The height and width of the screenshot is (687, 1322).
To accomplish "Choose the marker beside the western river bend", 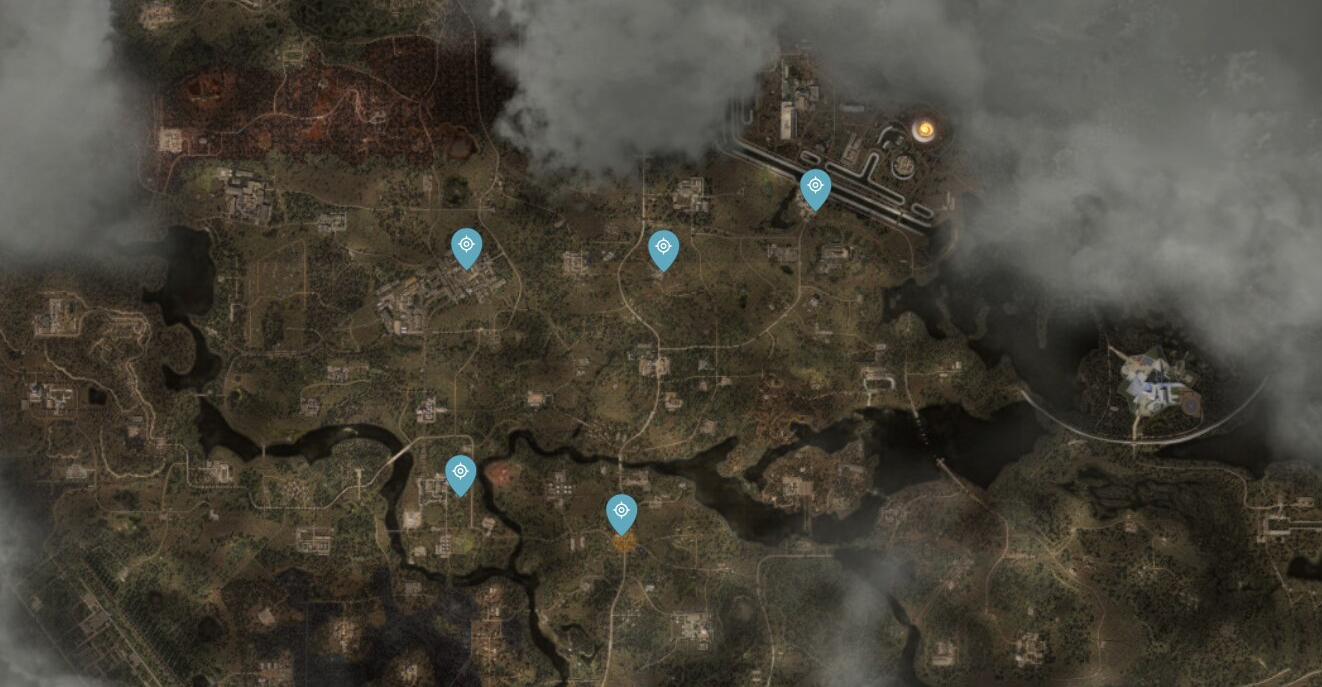I will pyautogui.click(x=460, y=472).
